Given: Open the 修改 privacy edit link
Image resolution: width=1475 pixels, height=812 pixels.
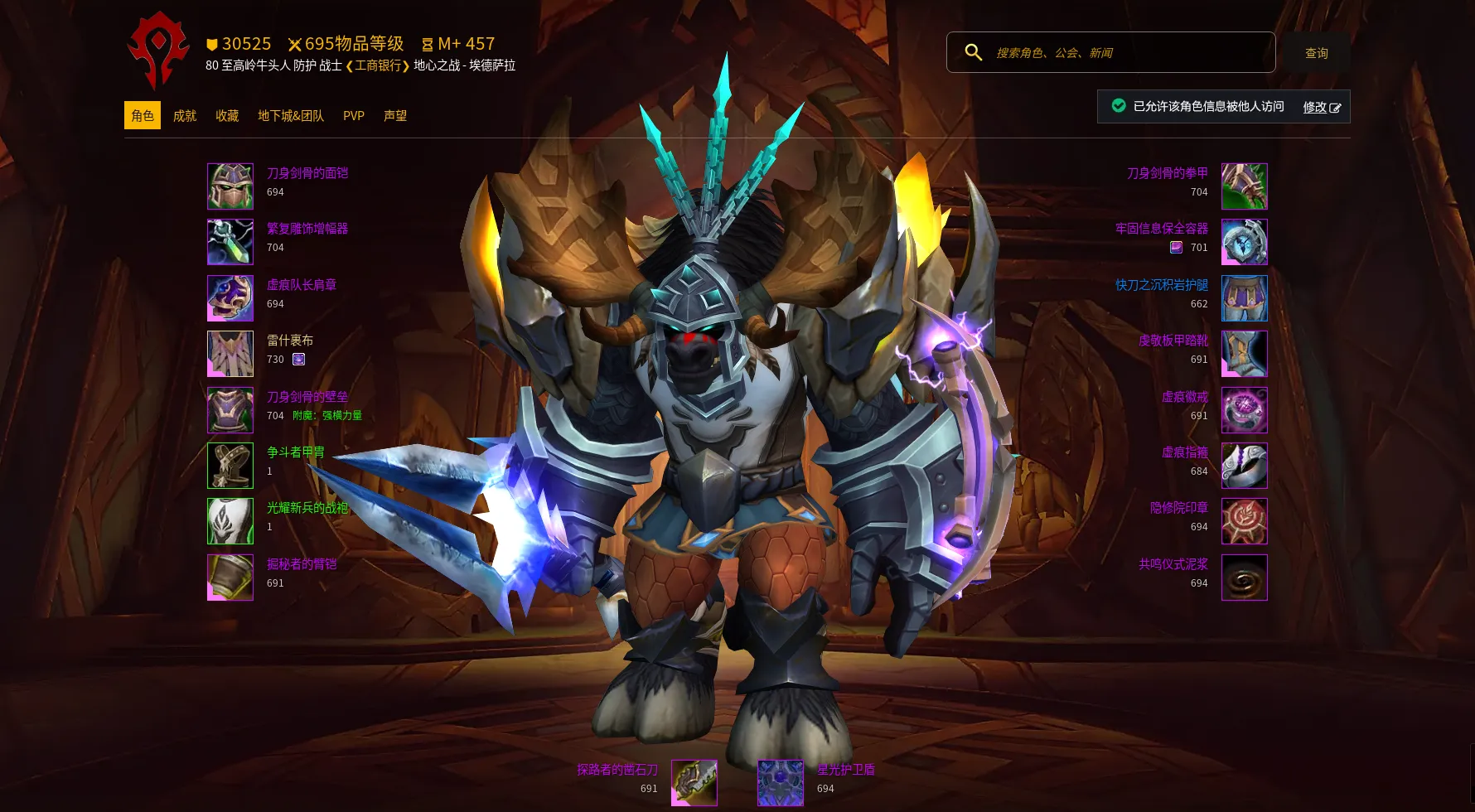Looking at the screenshot, I should coord(1321,107).
